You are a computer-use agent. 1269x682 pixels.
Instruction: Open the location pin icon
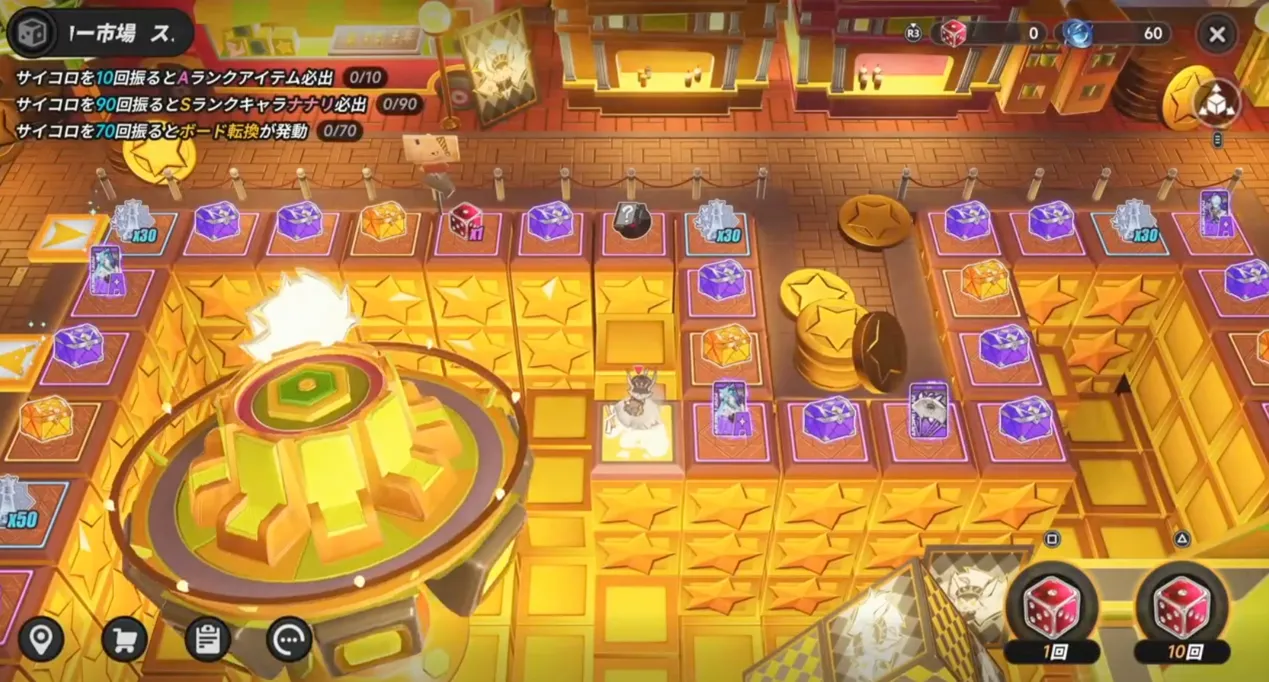coord(41,638)
